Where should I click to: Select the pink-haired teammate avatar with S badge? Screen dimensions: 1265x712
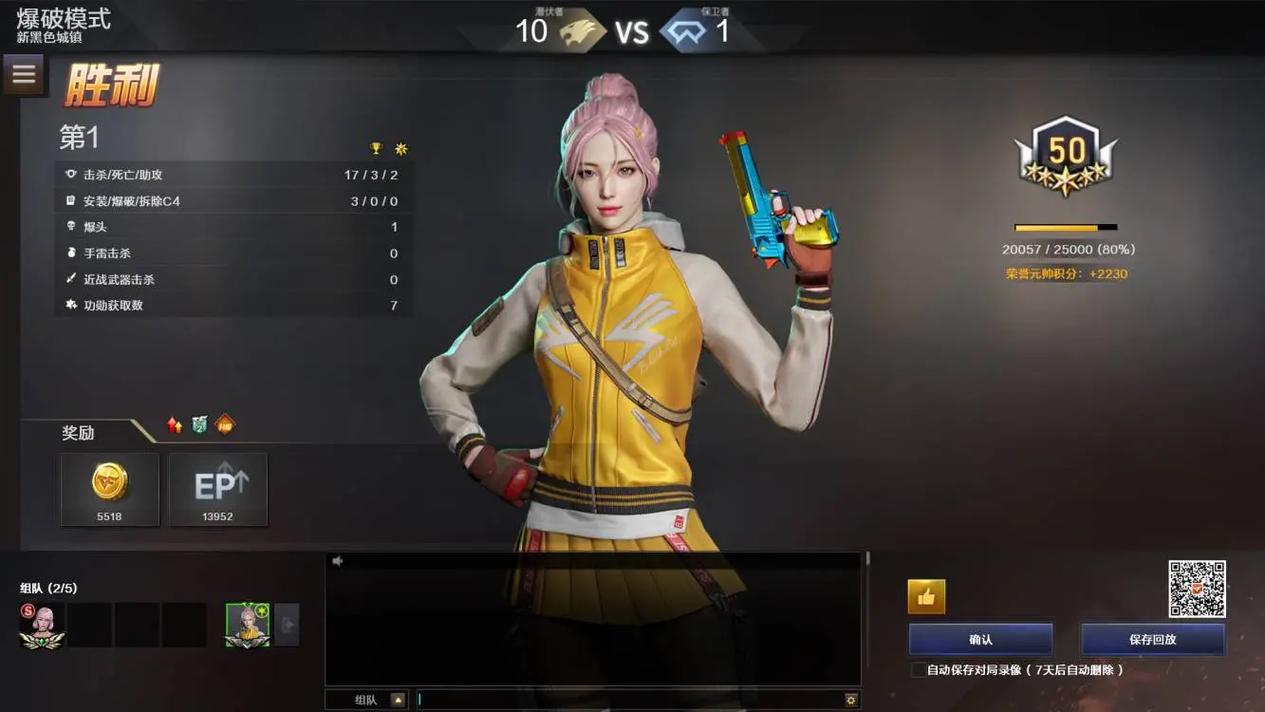tap(42, 625)
